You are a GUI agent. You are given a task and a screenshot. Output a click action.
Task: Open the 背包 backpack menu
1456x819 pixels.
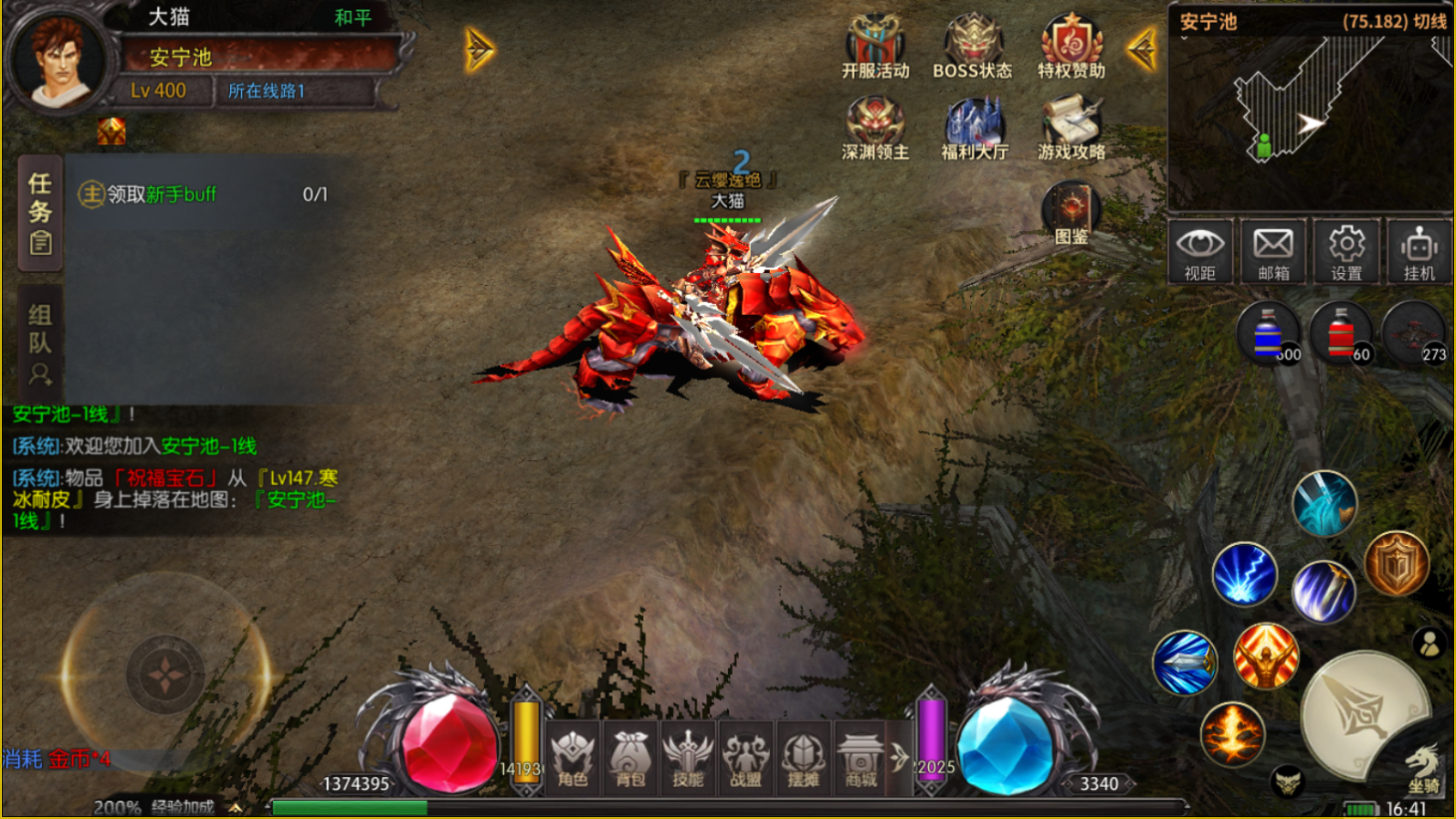(630, 759)
